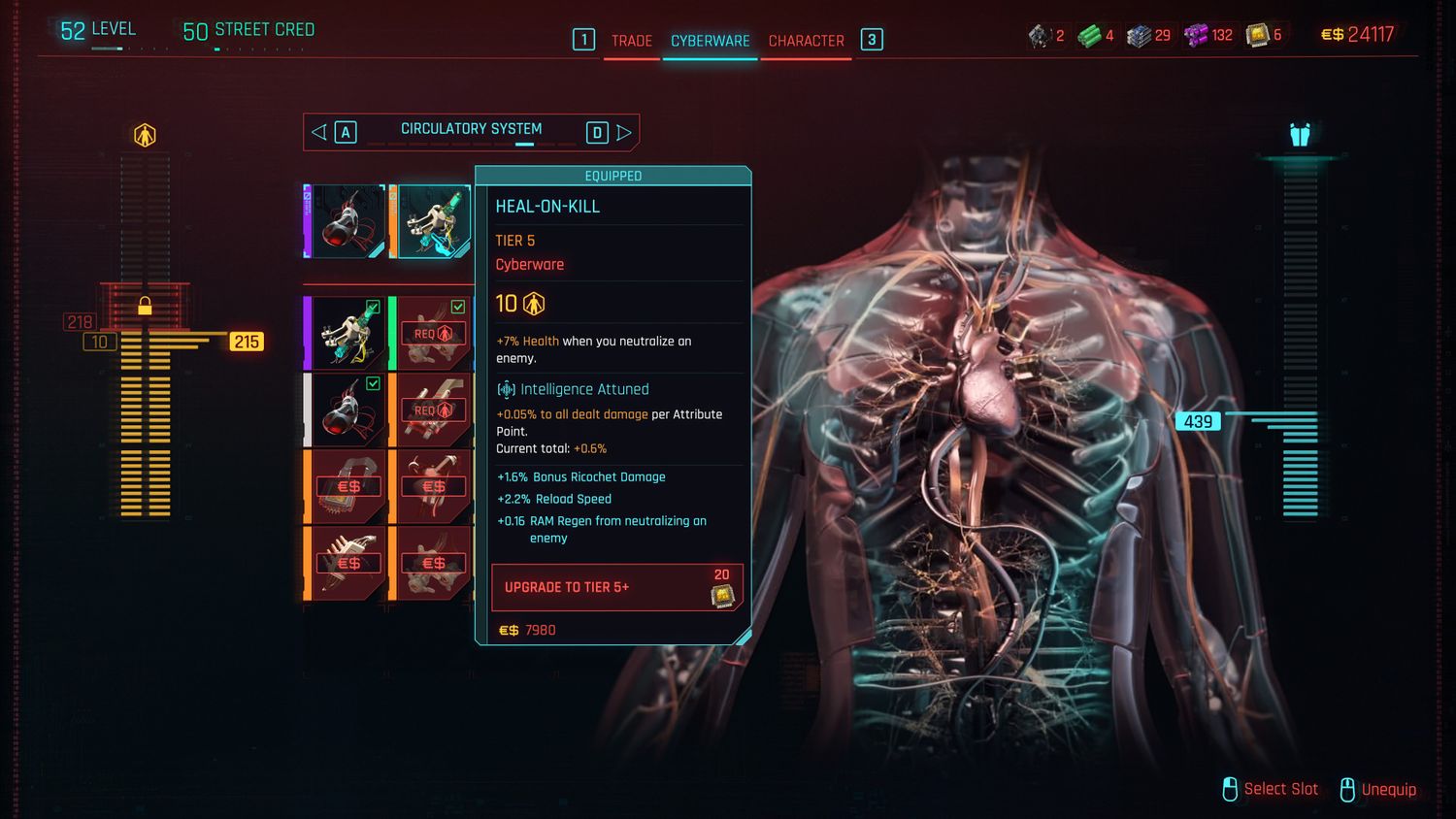
Task: Choose the purple-tier owned Heal-On-Kill implant
Action: pyautogui.click(x=347, y=333)
